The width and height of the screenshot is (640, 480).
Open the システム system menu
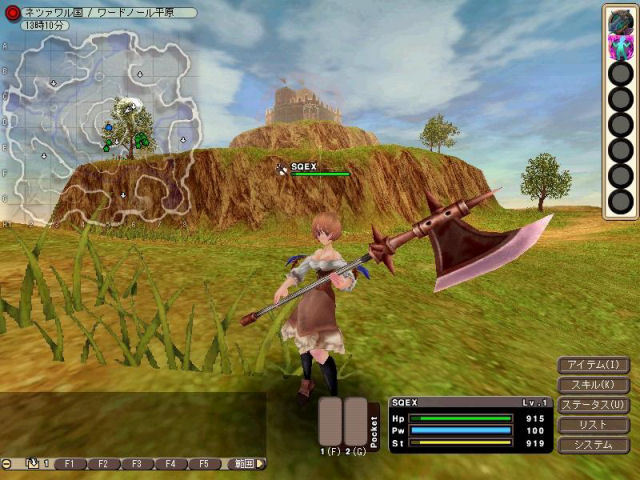click(593, 445)
